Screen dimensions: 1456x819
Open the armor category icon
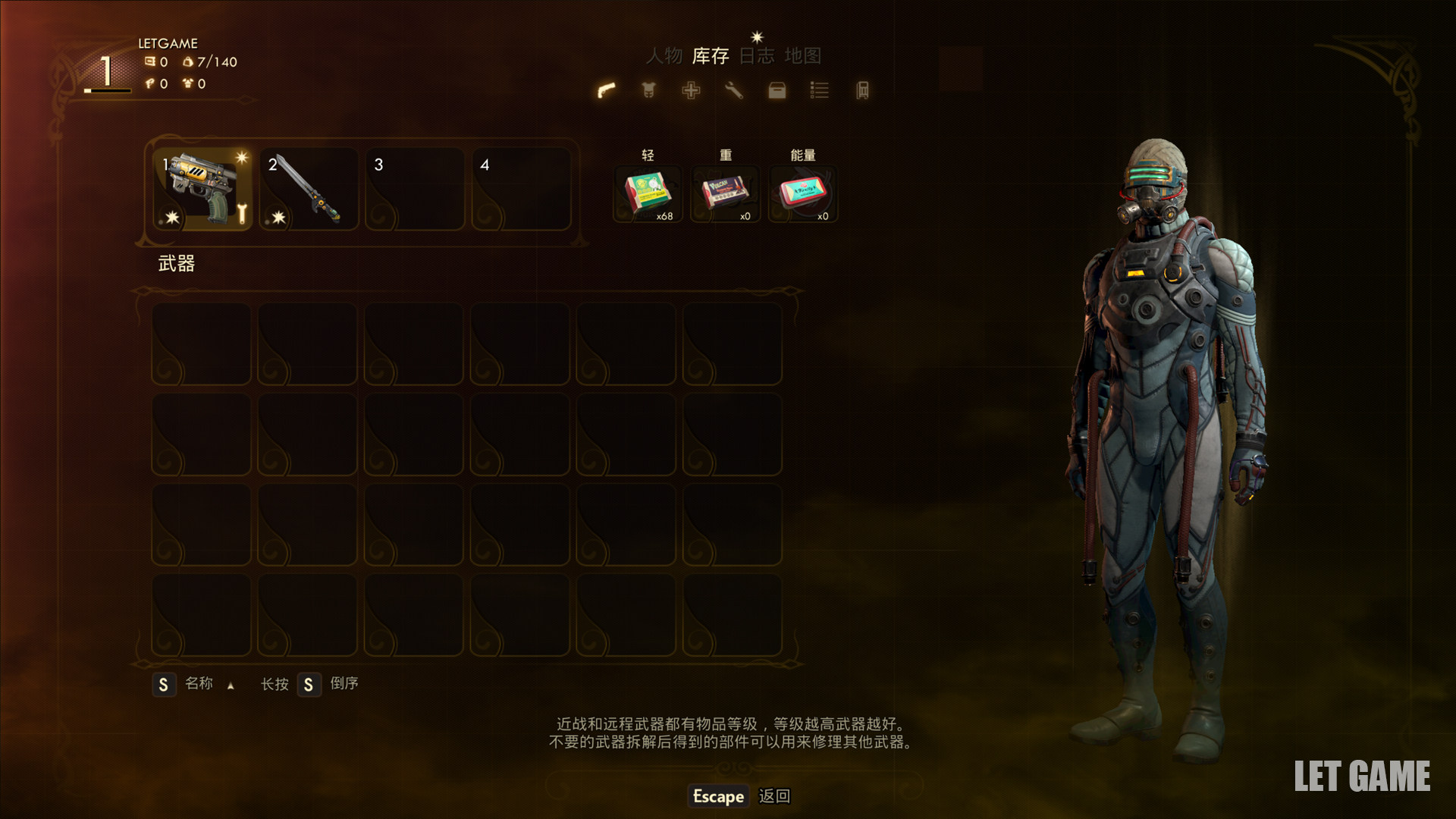648,91
